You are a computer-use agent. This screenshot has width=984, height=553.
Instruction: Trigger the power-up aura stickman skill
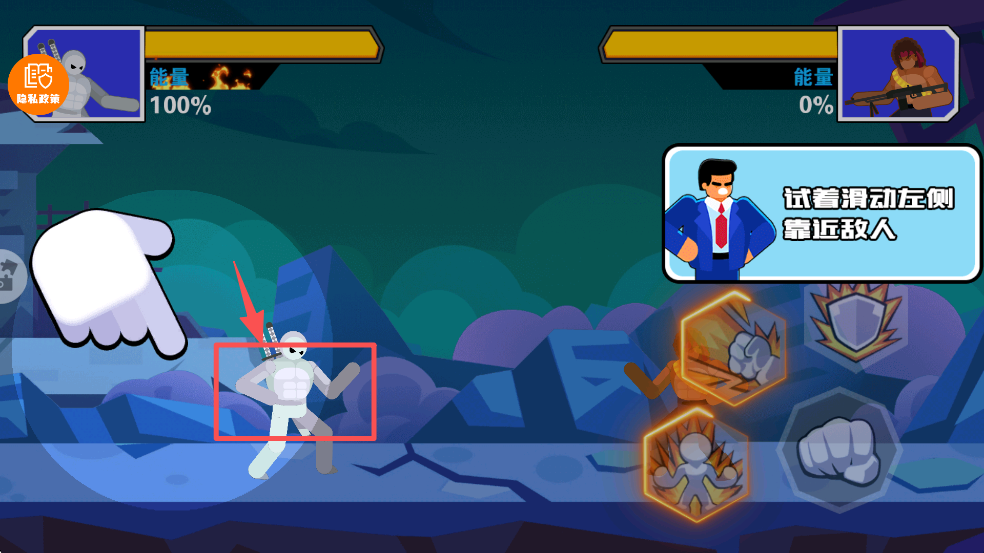tap(696, 462)
